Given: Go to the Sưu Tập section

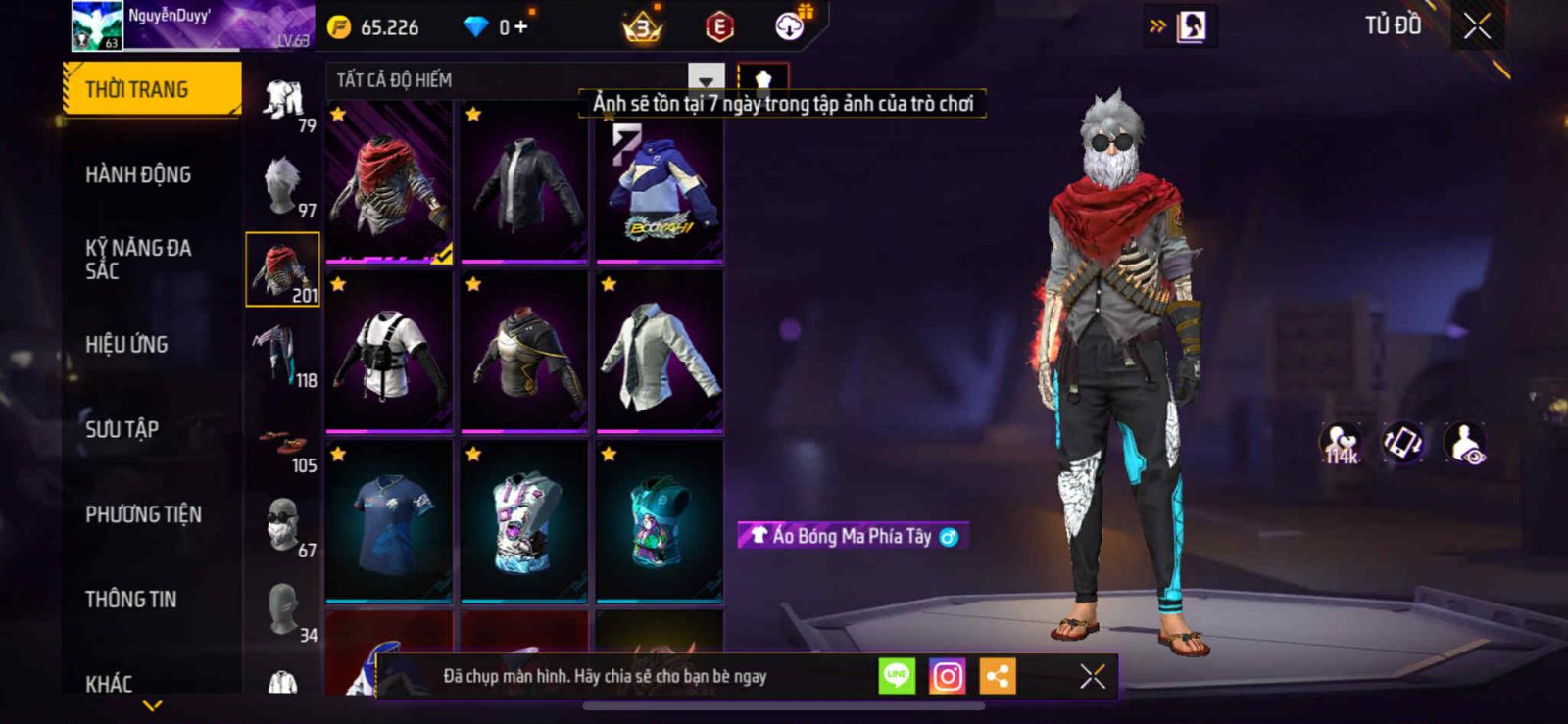Looking at the screenshot, I should click(x=122, y=429).
